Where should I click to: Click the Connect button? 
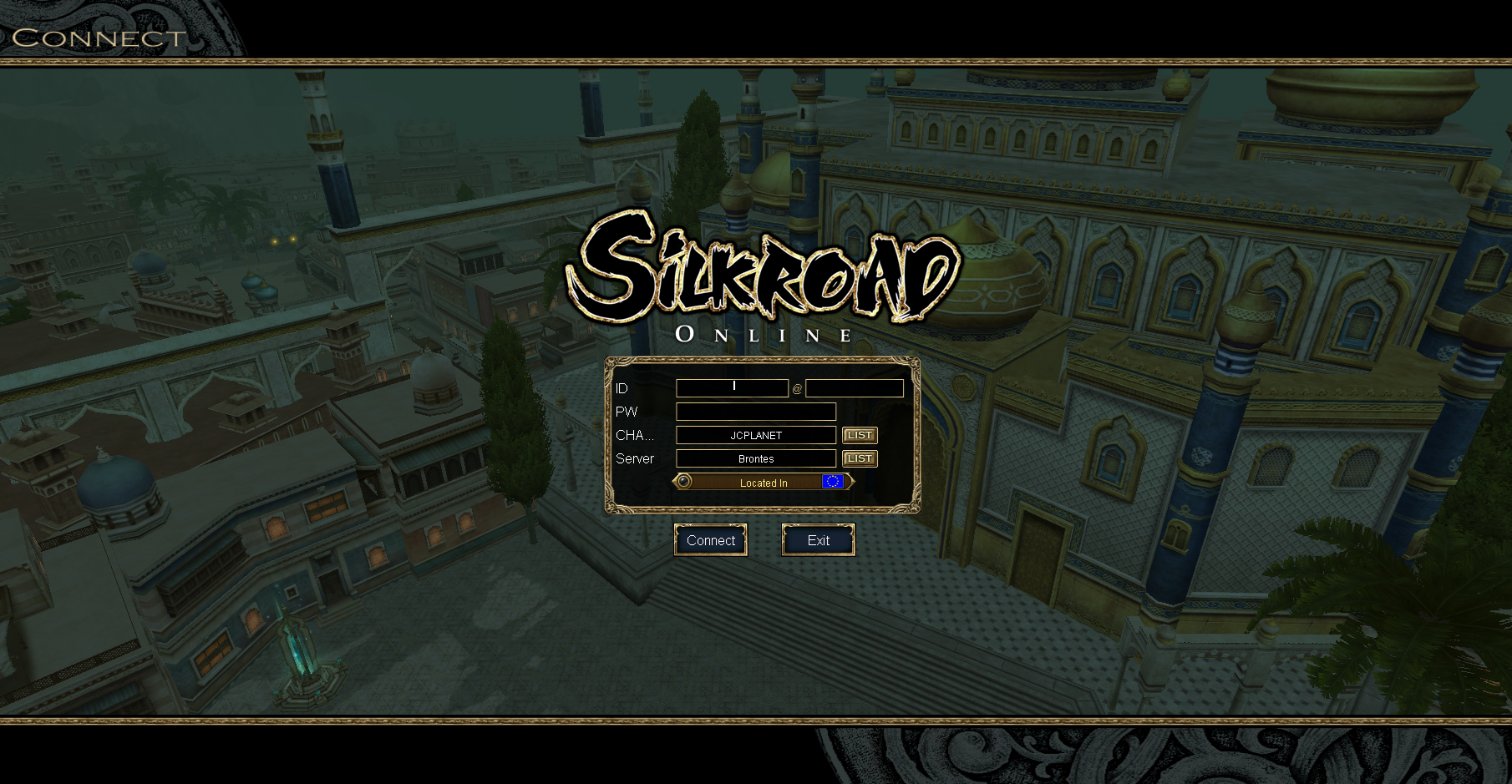coord(710,540)
